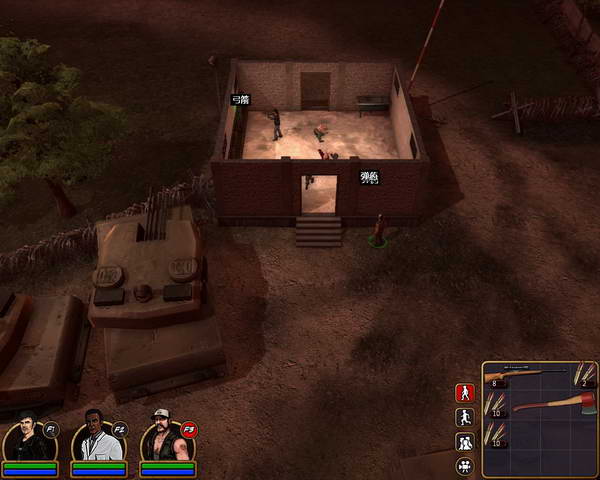Select the doctor in white coat portrait
Image resolution: width=600 pixels, height=480 pixels.
[x=96, y=437]
